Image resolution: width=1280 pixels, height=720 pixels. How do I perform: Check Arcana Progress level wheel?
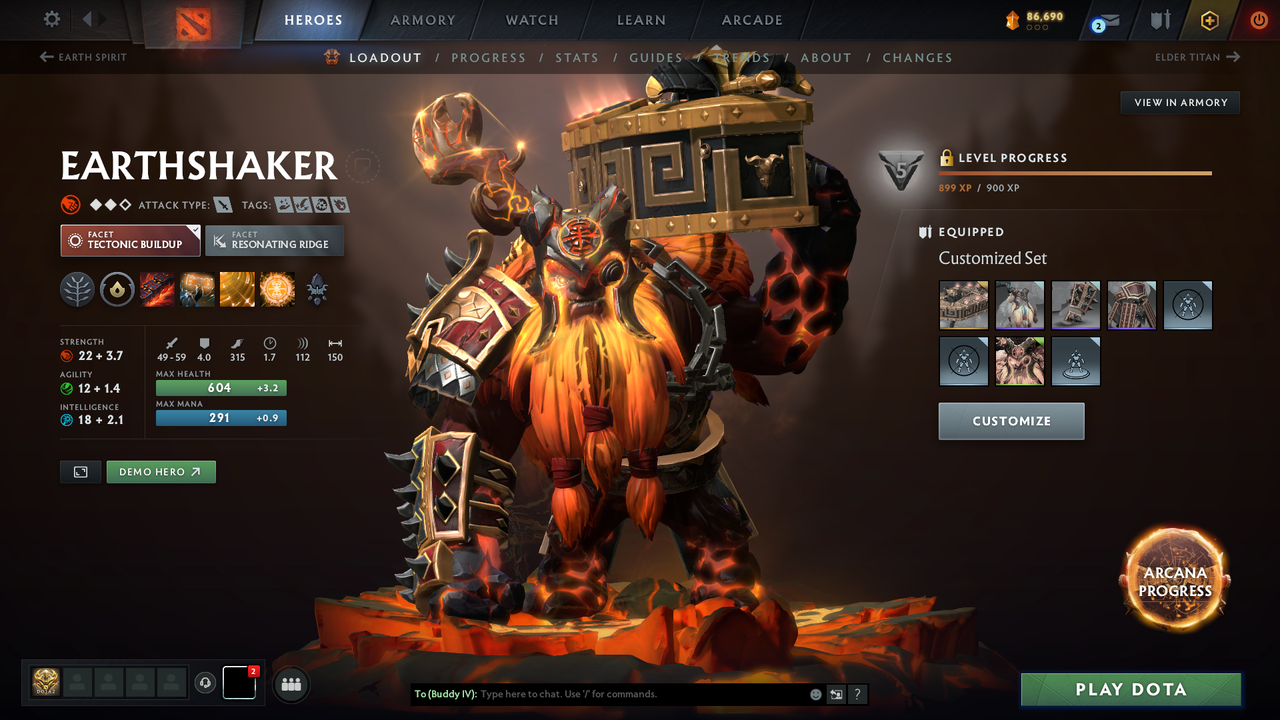[x=1175, y=580]
